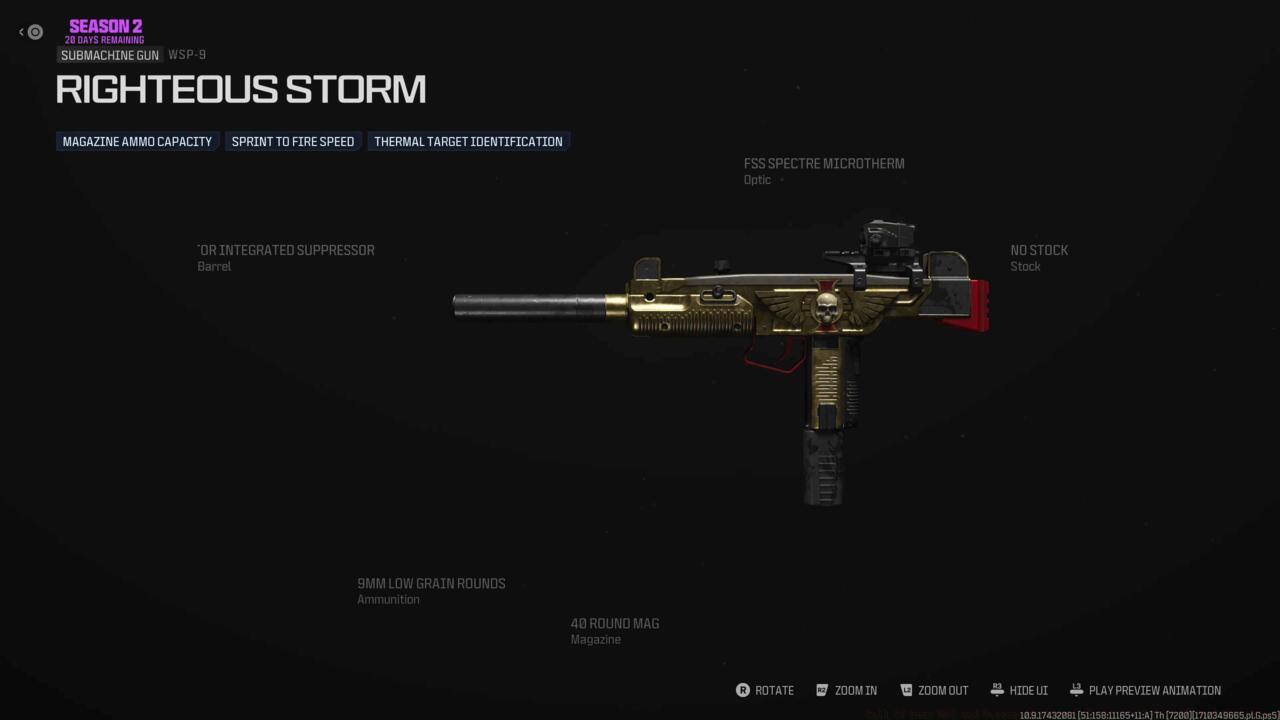Click the Sprint to Fire Speed perk chip

click(292, 141)
